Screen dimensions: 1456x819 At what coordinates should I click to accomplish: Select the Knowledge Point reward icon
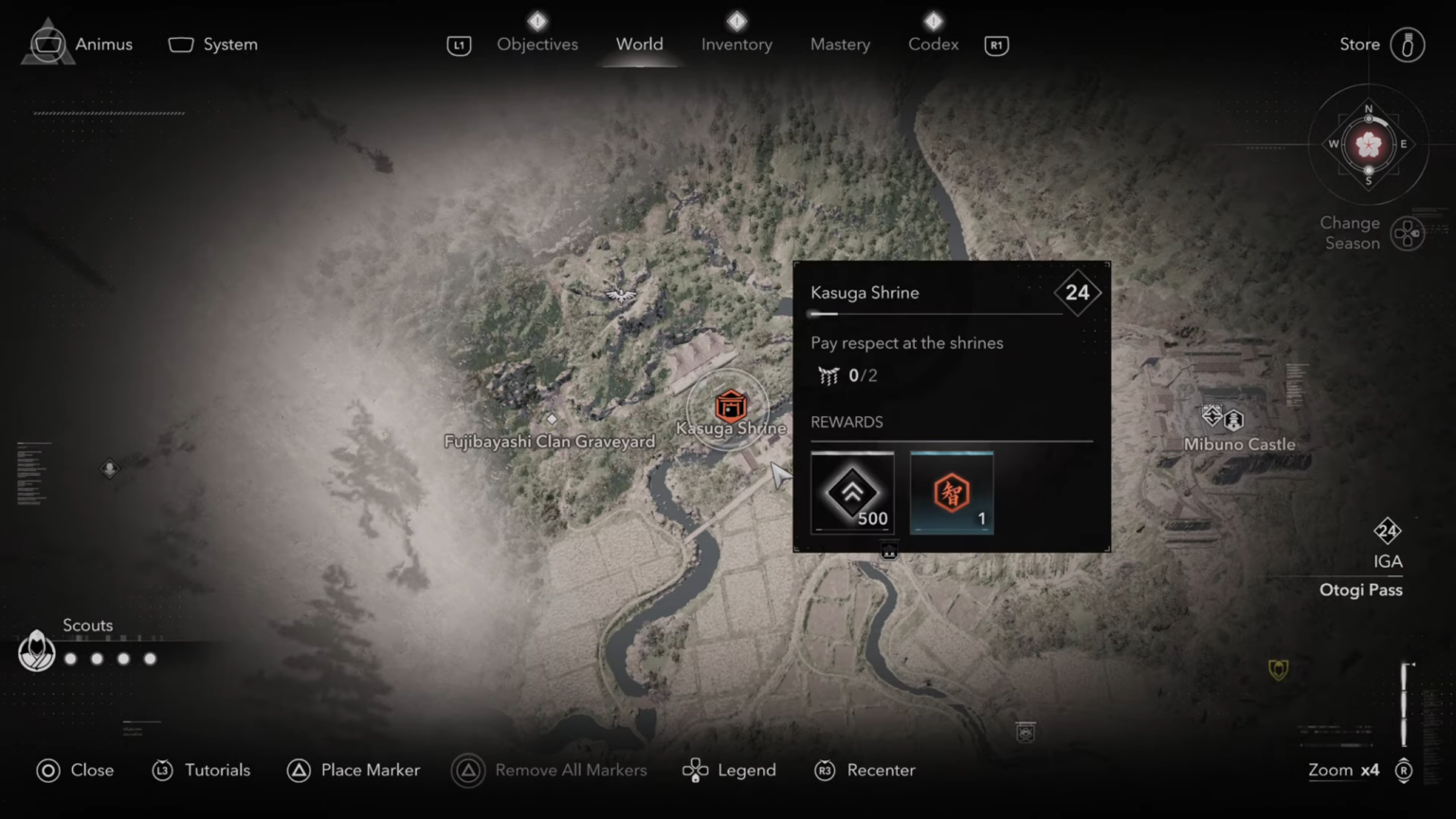[951, 492]
